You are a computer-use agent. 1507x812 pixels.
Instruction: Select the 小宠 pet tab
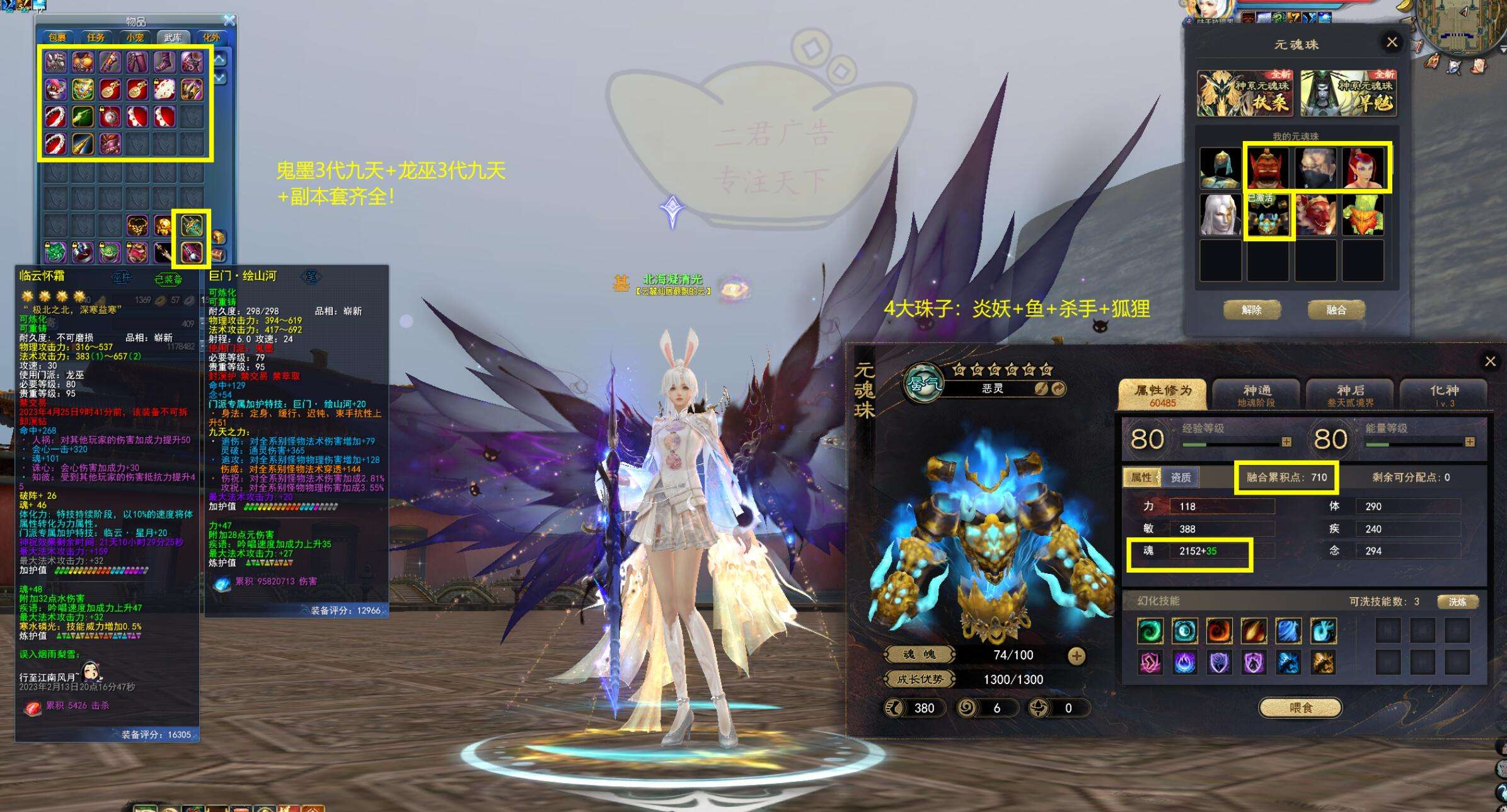[x=135, y=38]
